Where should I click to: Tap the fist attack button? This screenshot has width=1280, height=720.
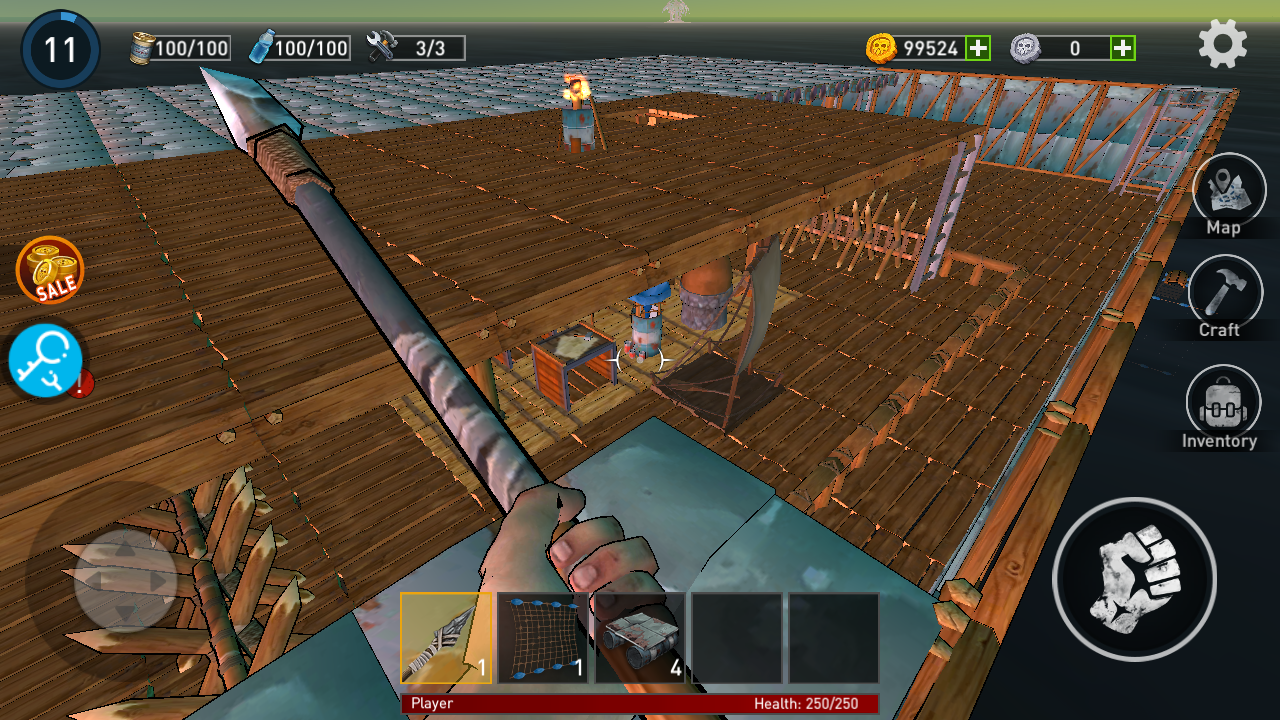(1134, 579)
